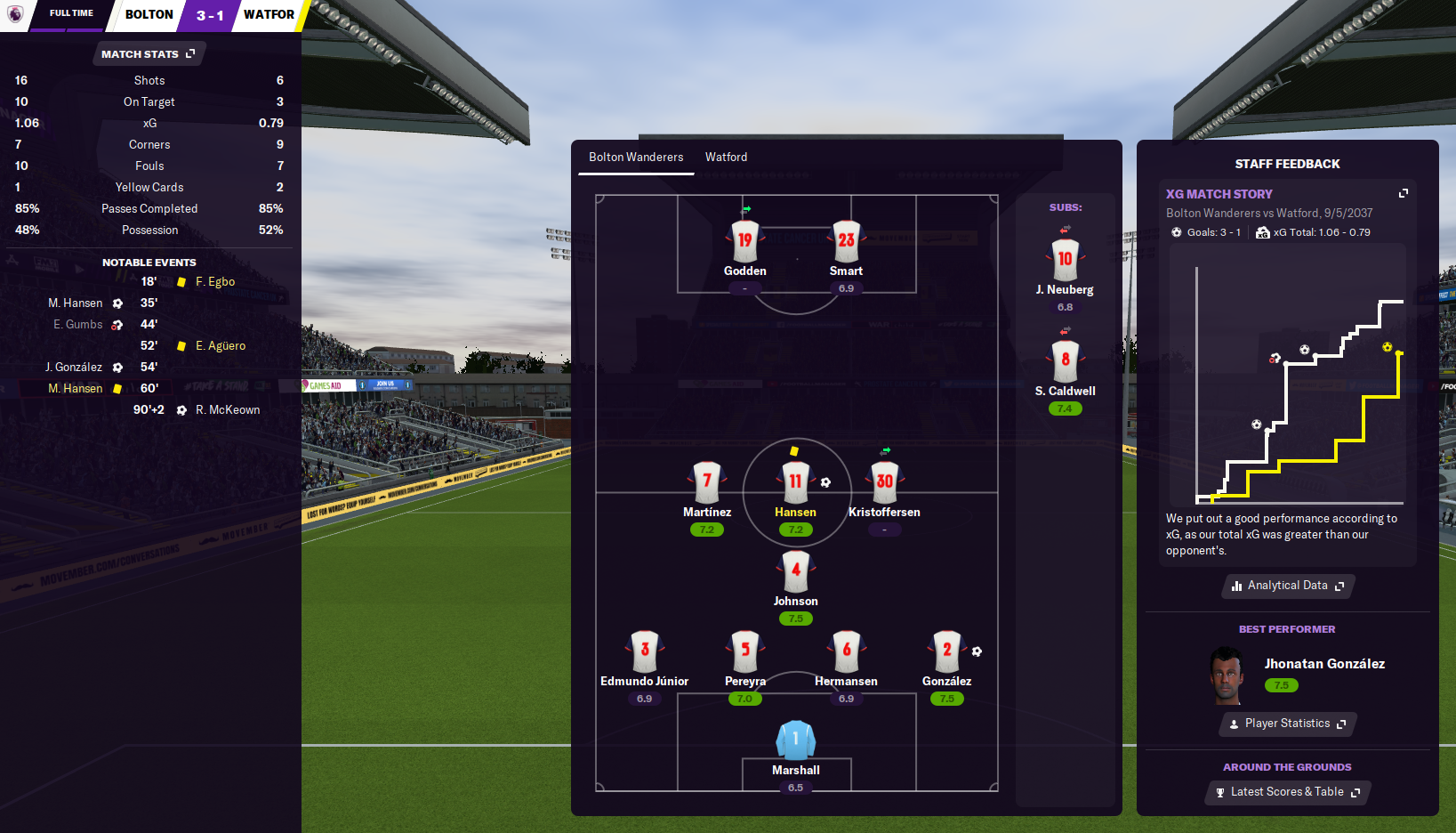Select striker Godden's shirt

point(744,240)
